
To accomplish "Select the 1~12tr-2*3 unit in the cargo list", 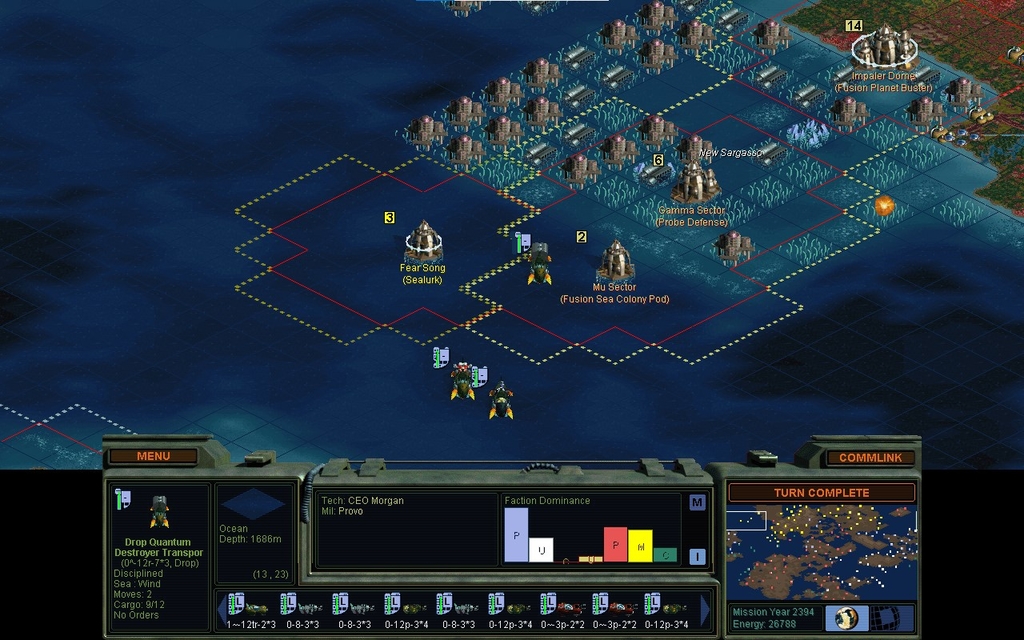I will (x=252, y=610).
